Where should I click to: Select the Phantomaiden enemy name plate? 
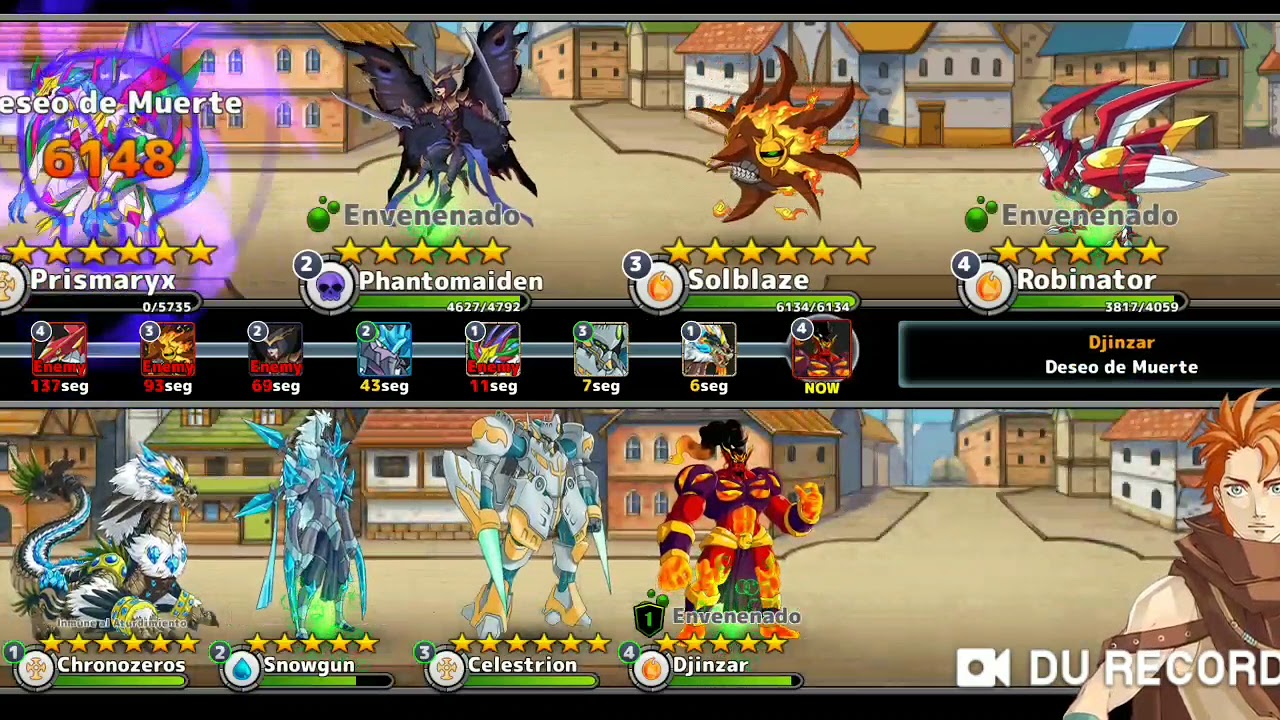tap(450, 282)
